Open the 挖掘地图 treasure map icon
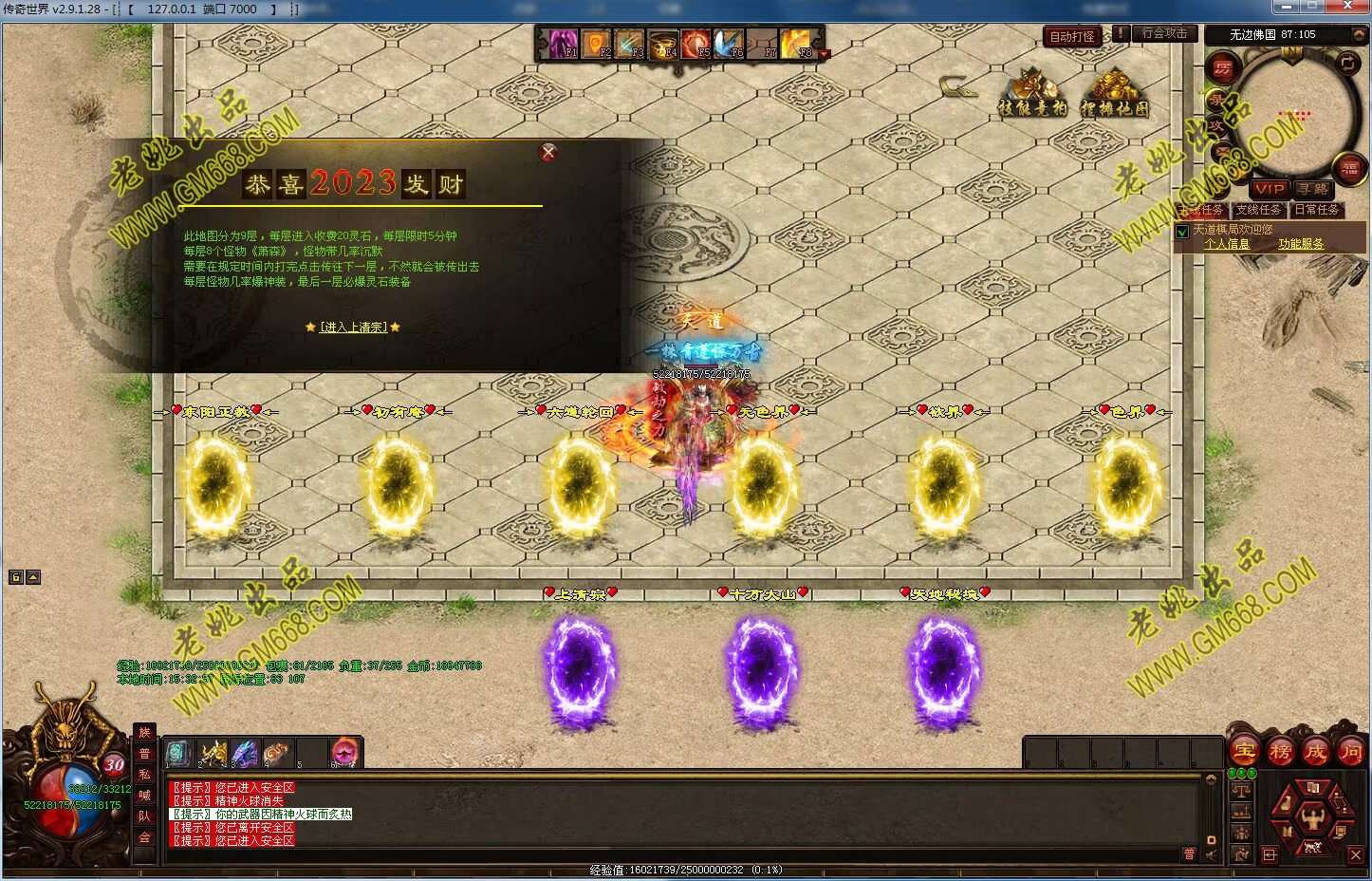 click(1114, 93)
